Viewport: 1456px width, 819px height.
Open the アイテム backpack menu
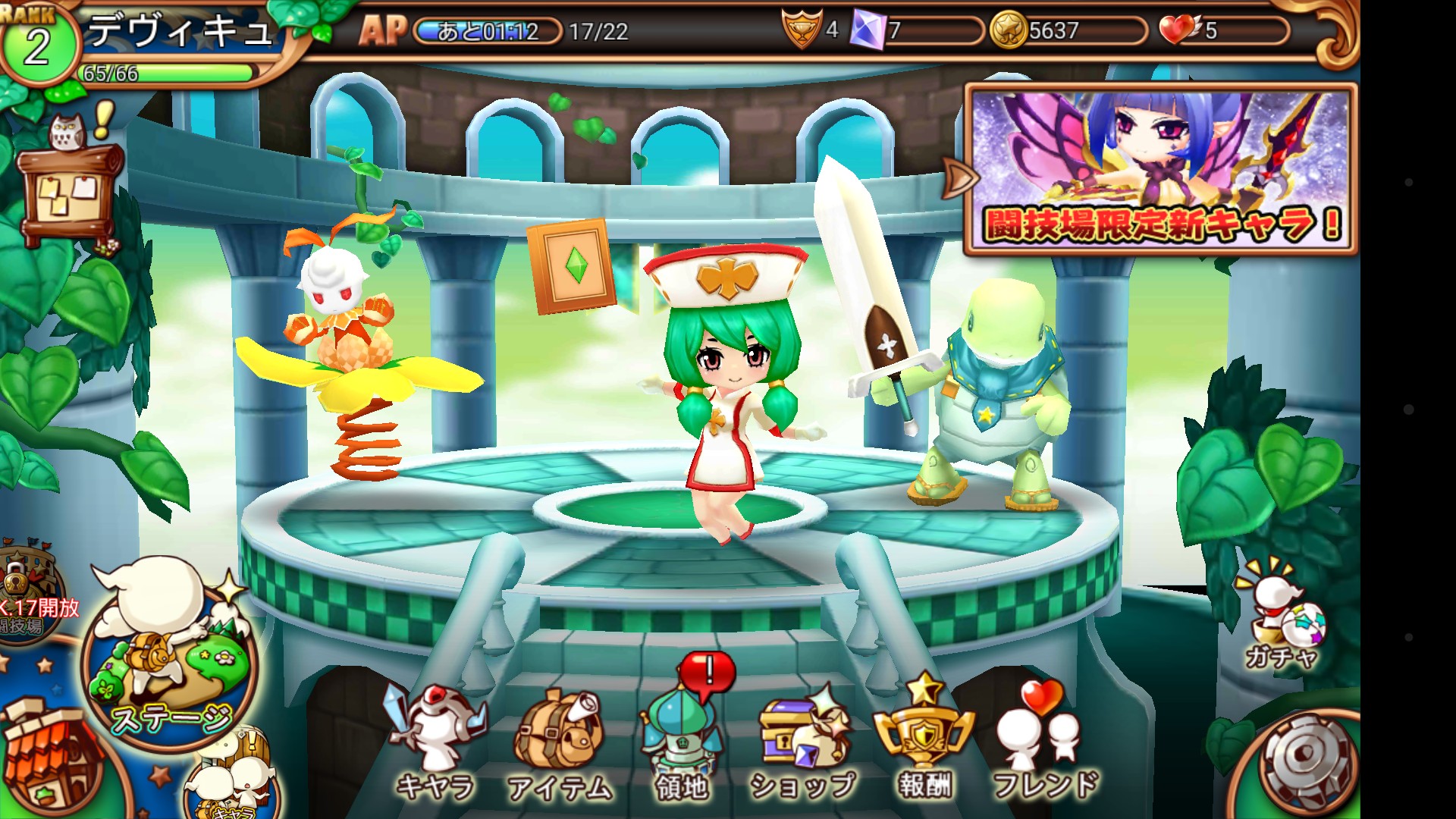[x=559, y=745]
